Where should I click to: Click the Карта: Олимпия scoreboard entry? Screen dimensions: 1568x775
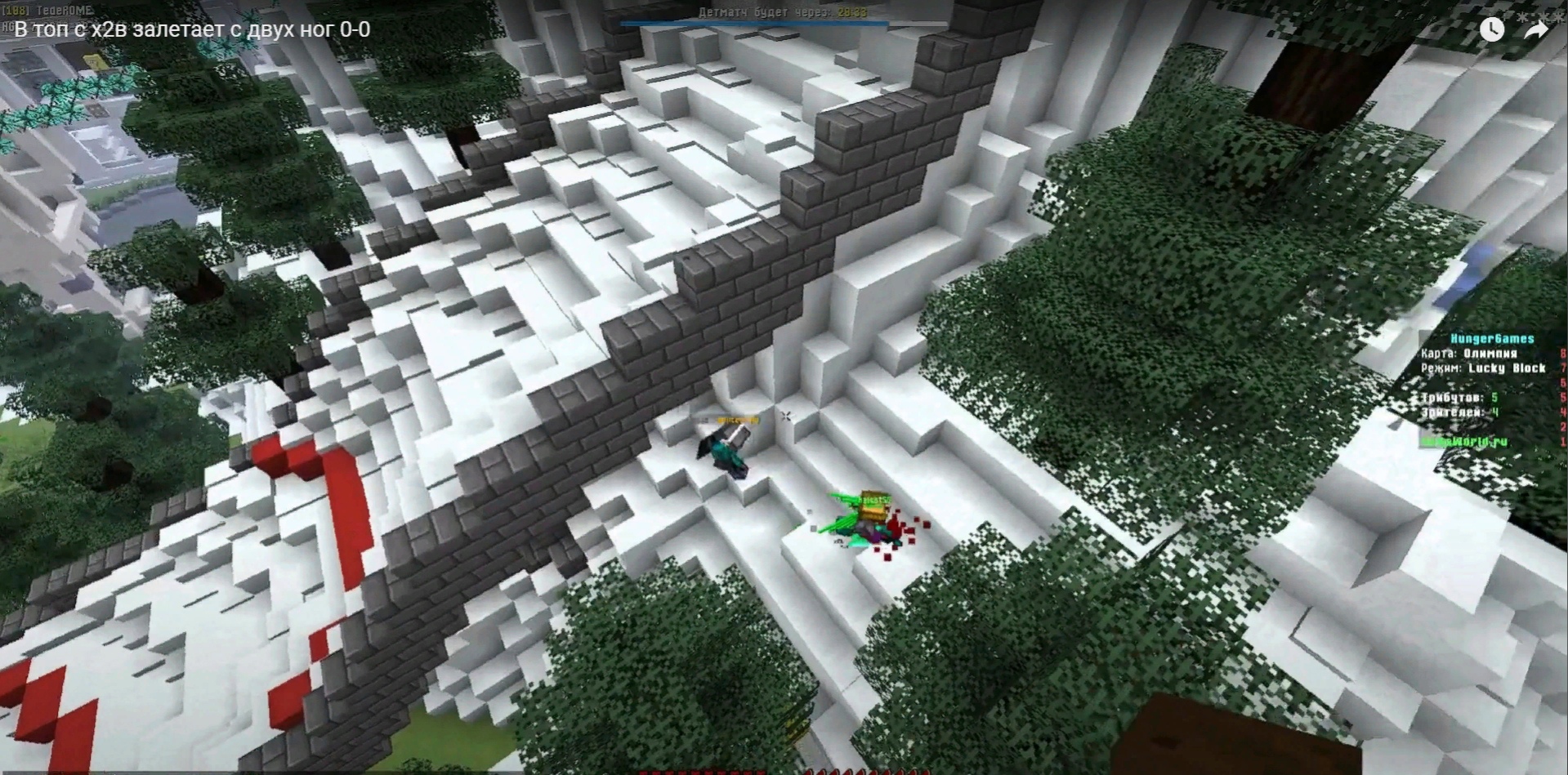(1471, 355)
